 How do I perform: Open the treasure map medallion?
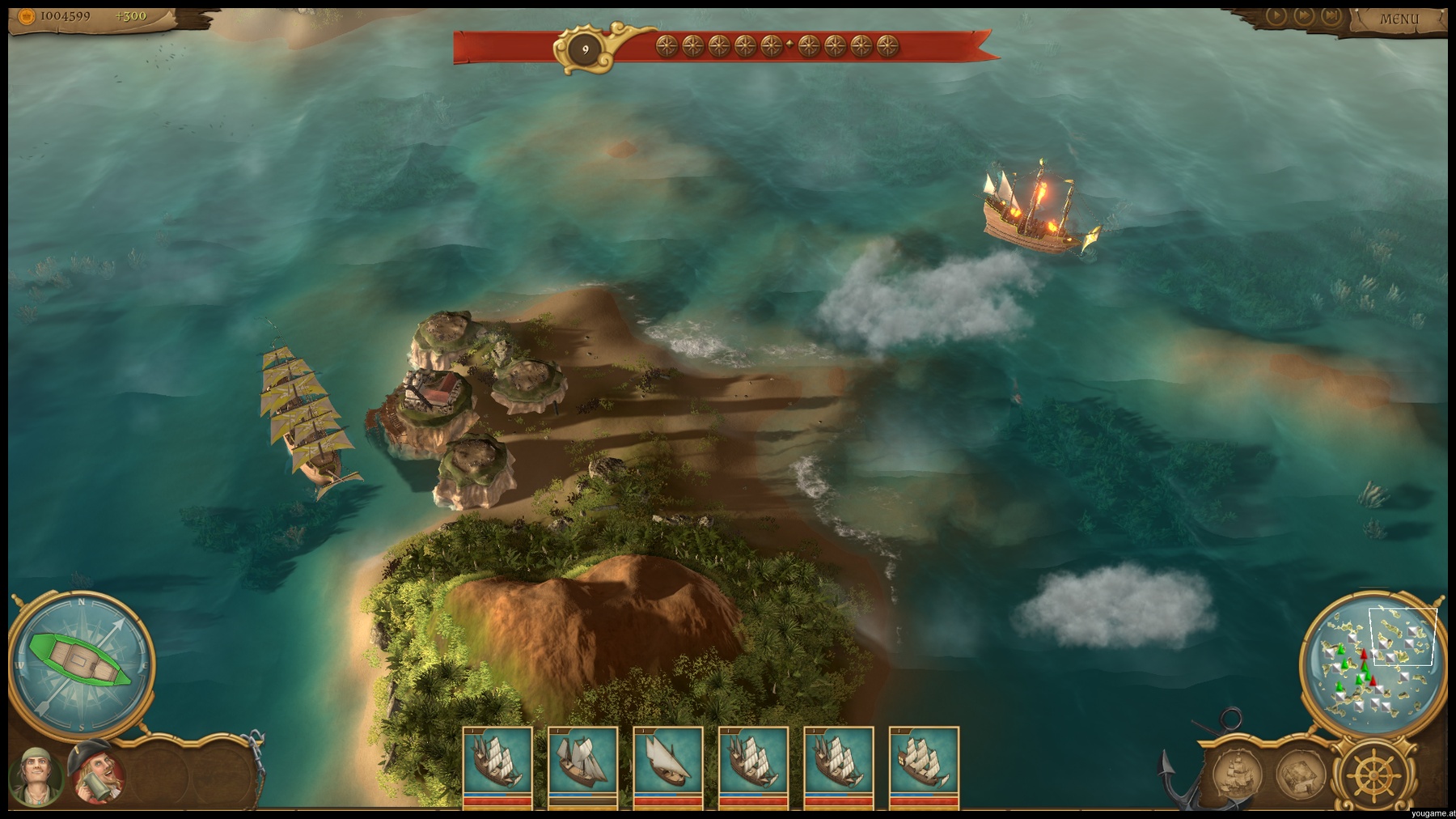pos(1300,773)
